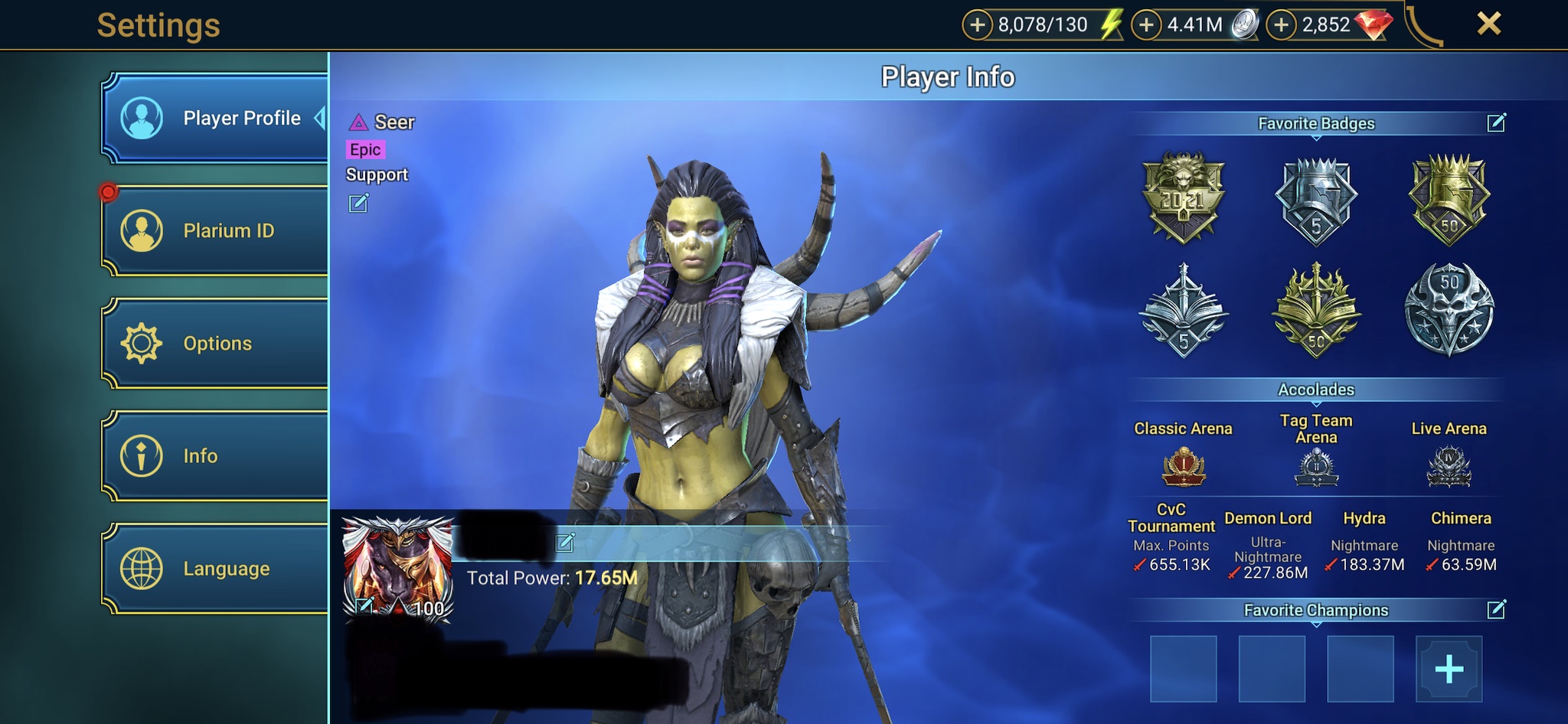
Task: Select the silver skull badge marked 50
Action: pos(1449,308)
